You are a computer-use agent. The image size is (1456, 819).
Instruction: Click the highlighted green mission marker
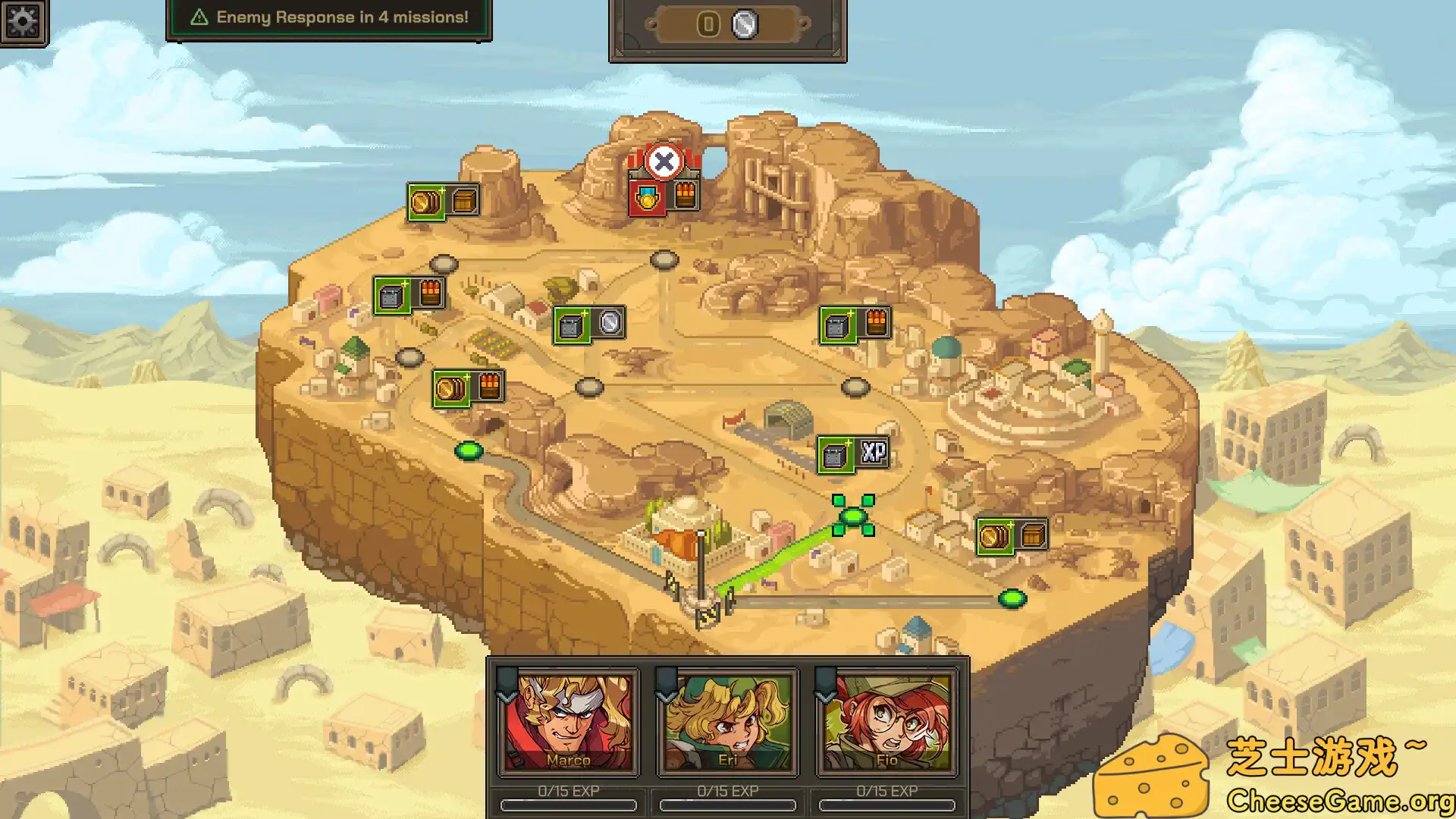point(853,517)
